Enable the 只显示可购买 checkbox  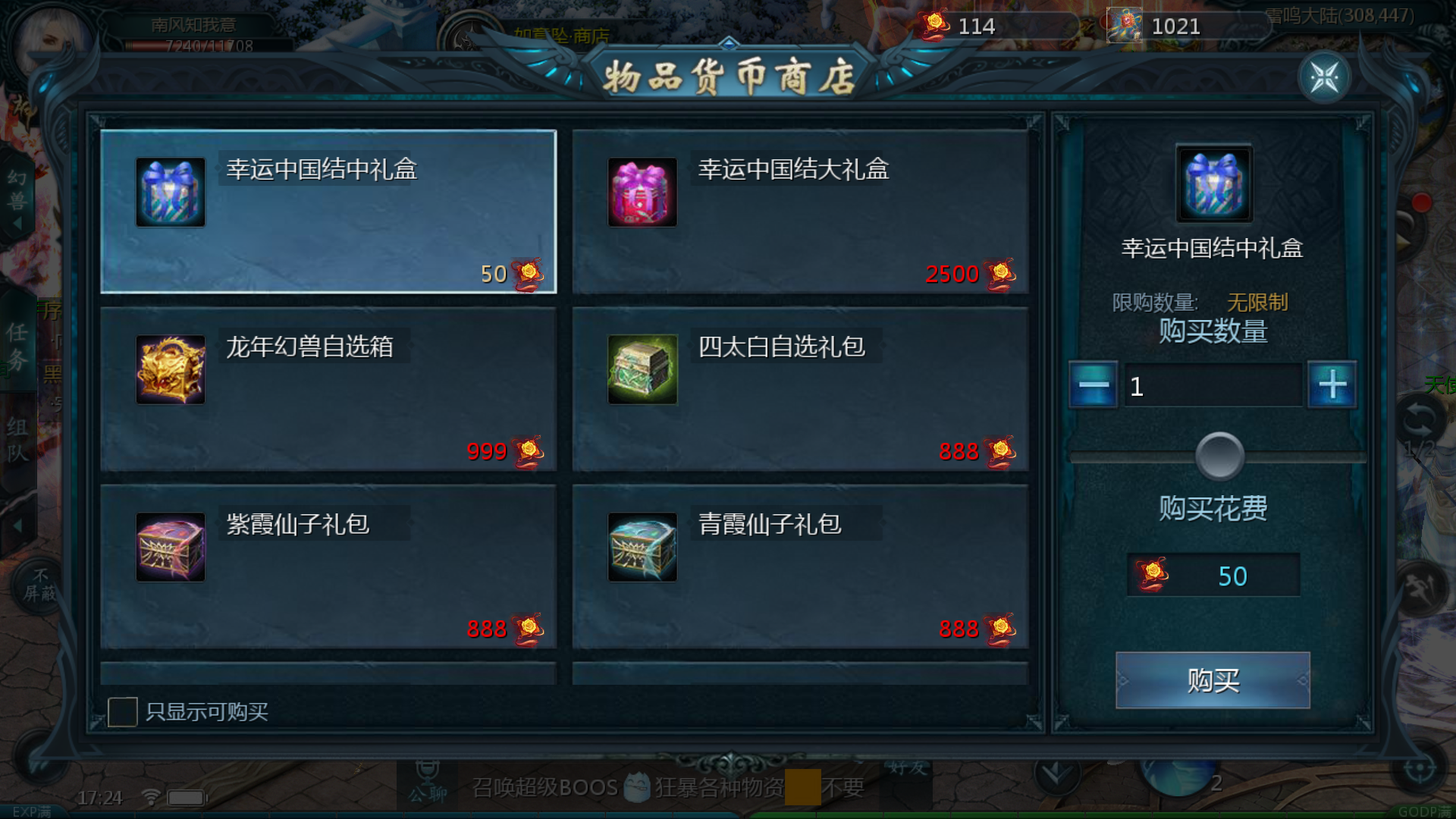pyautogui.click(x=124, y=711)
